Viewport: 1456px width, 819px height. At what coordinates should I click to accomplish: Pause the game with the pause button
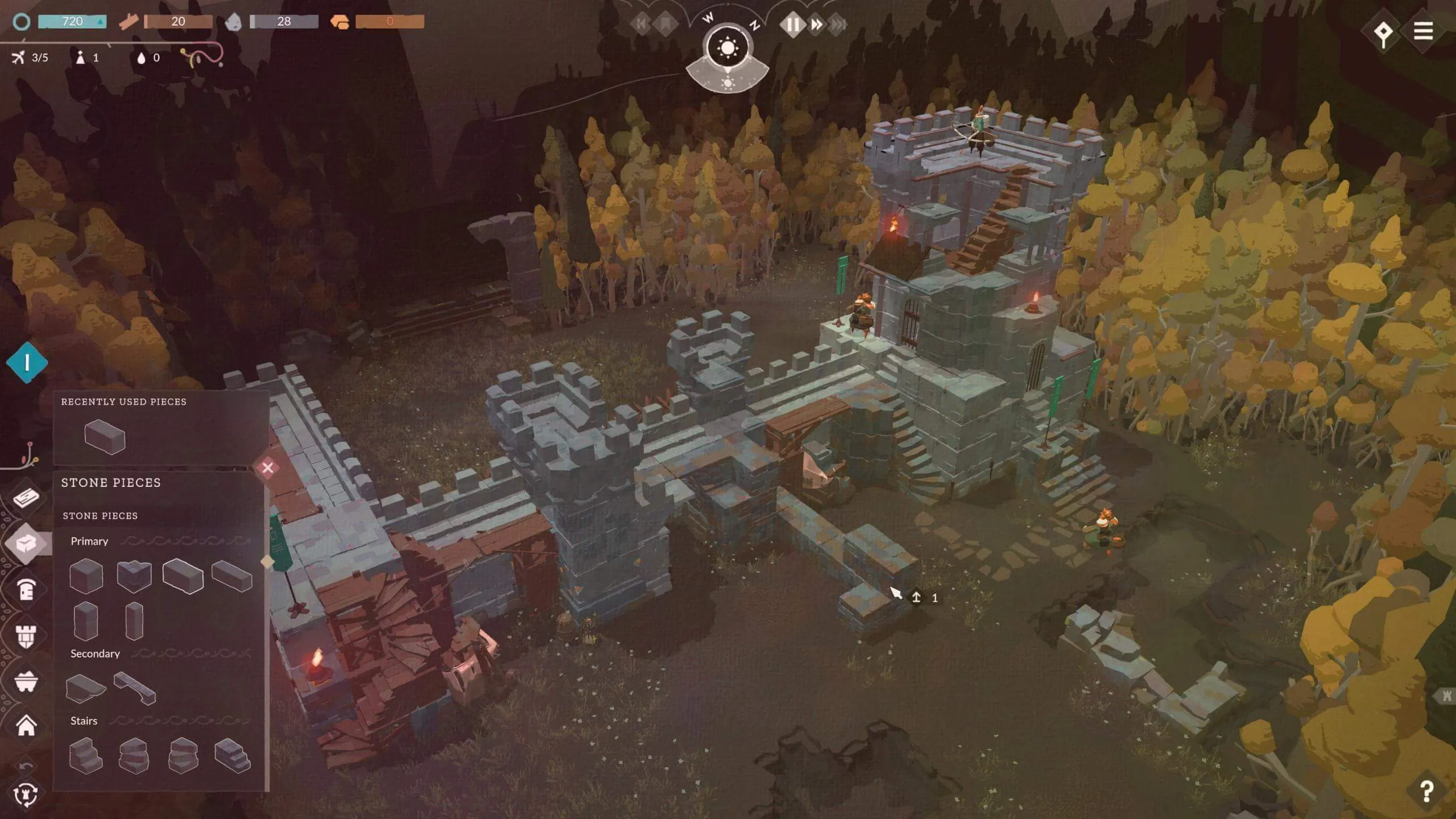pos(792,24)
